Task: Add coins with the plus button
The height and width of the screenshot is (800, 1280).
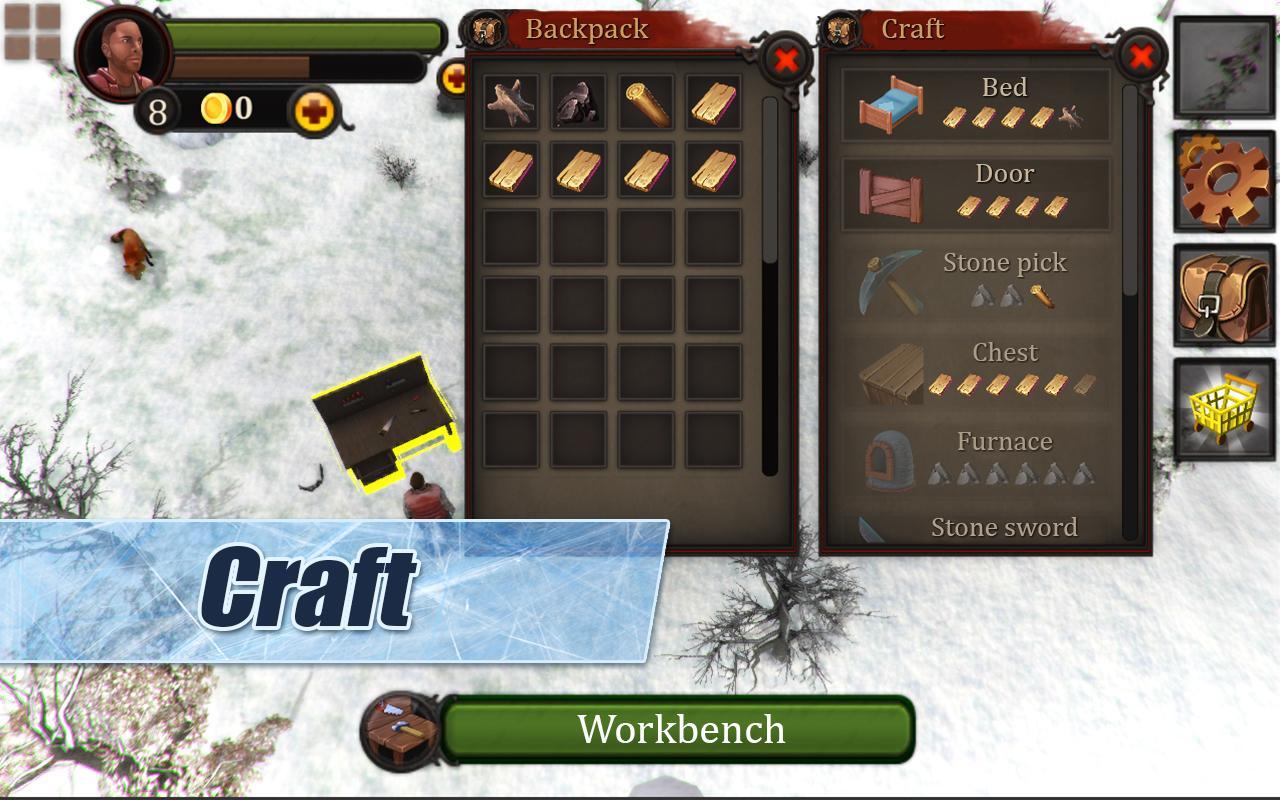Action: pos(314,111)
